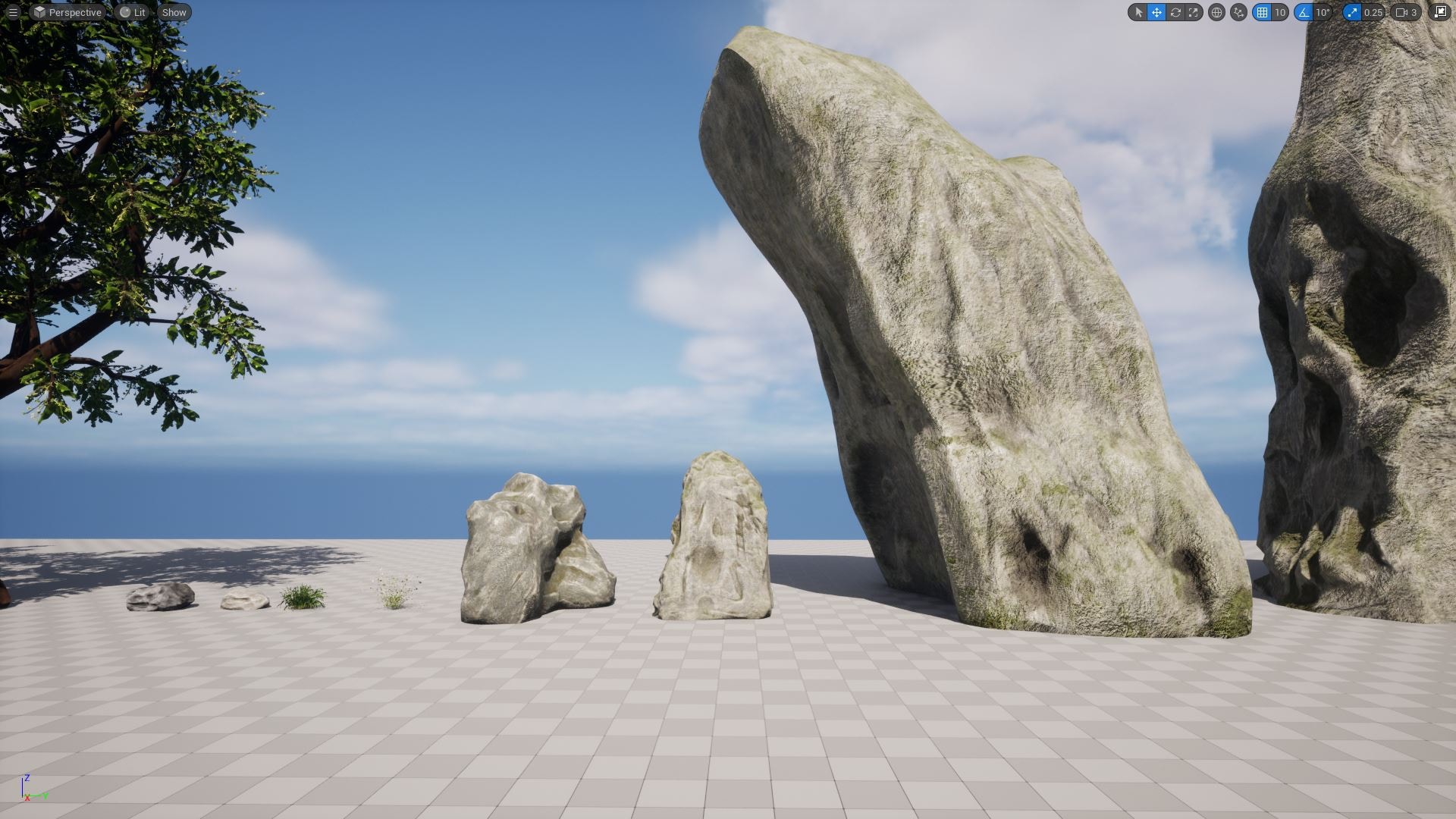
Task: Enable surface snapping icon
Action: tap(1237, 12)
